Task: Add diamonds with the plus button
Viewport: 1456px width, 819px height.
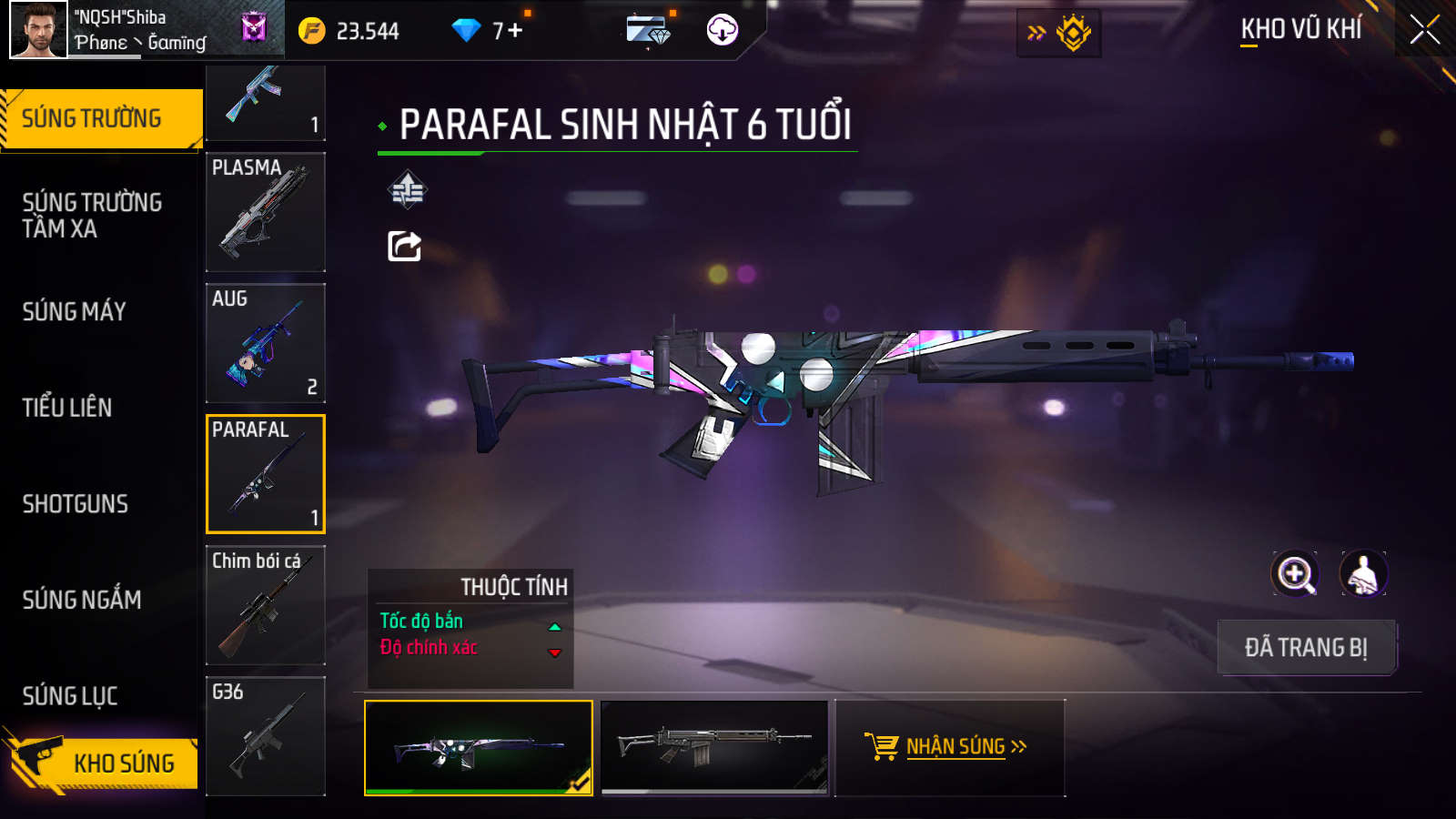Action: point(515,31)
